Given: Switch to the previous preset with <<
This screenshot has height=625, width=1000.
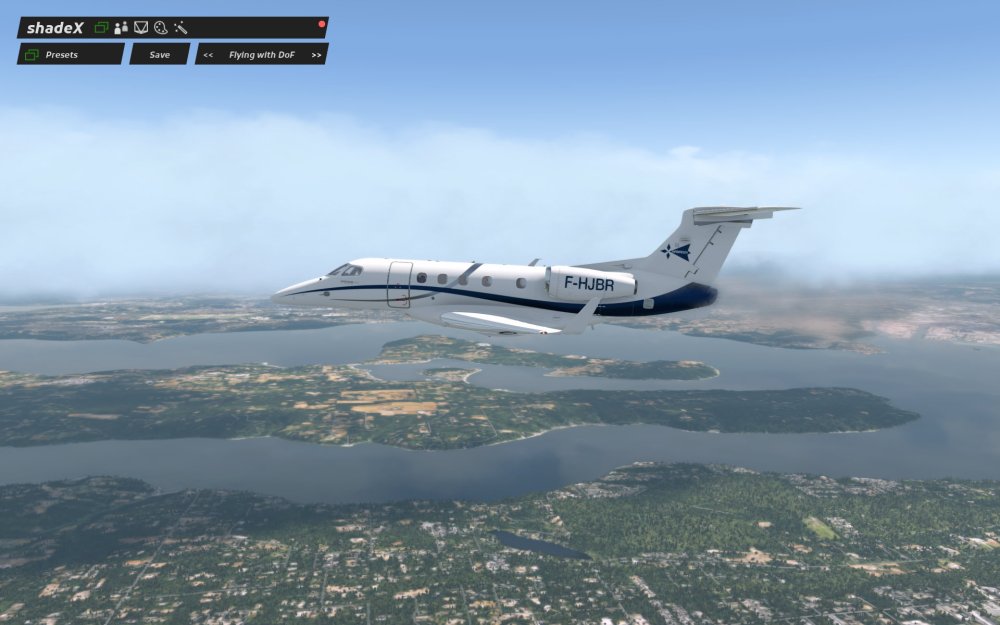Looking at the screenshot, I should [x=208, y=55].
